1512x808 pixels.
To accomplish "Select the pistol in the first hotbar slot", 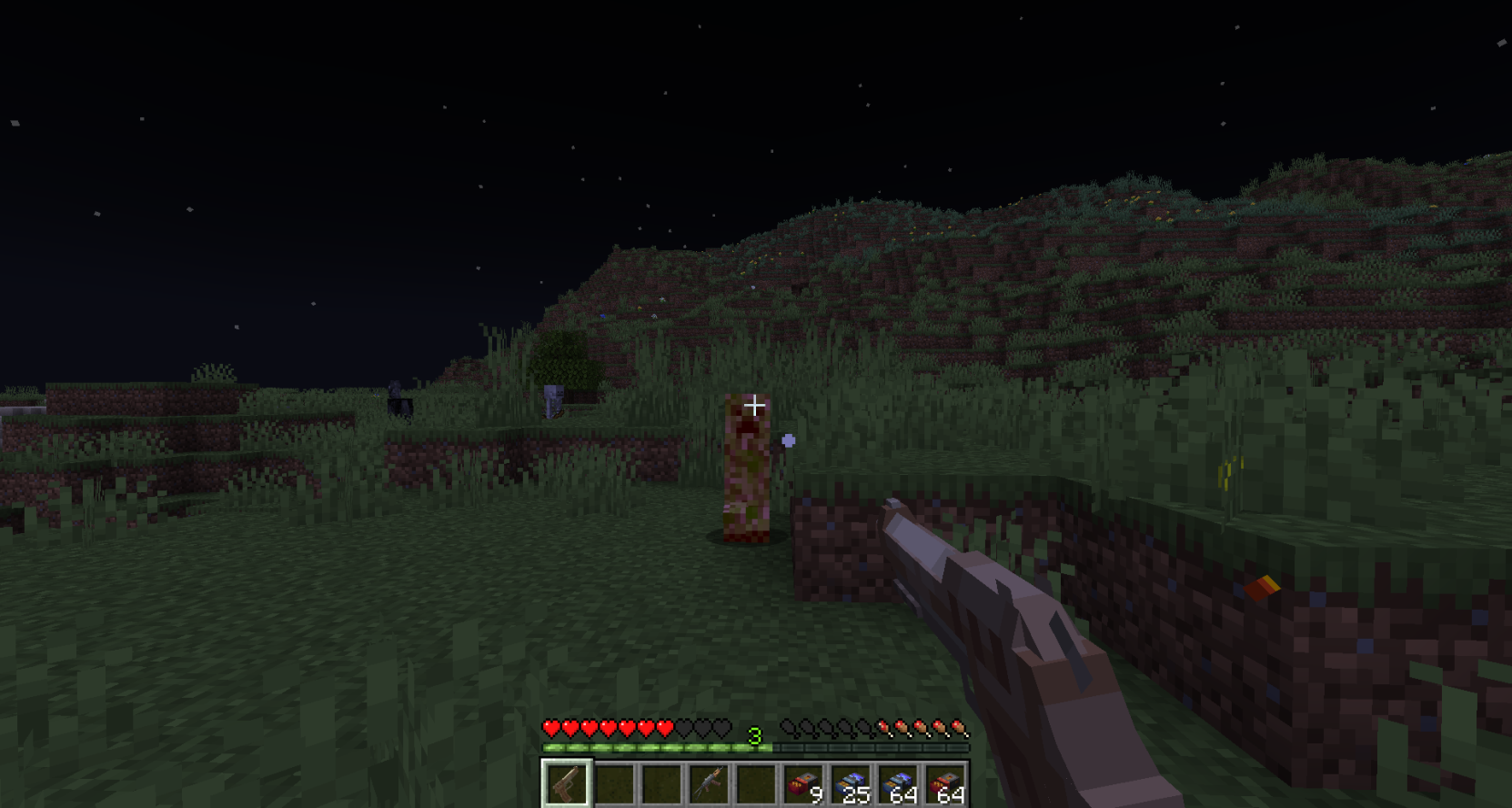I will [x=566, y=783].
